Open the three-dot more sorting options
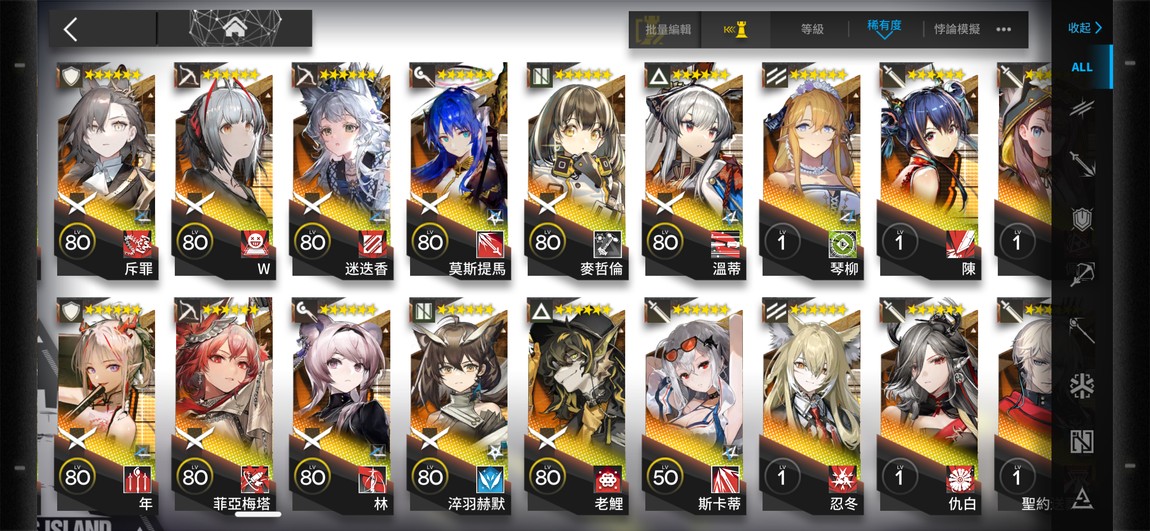Viewport: 1150px width, 531px height. pos(1004,30)
